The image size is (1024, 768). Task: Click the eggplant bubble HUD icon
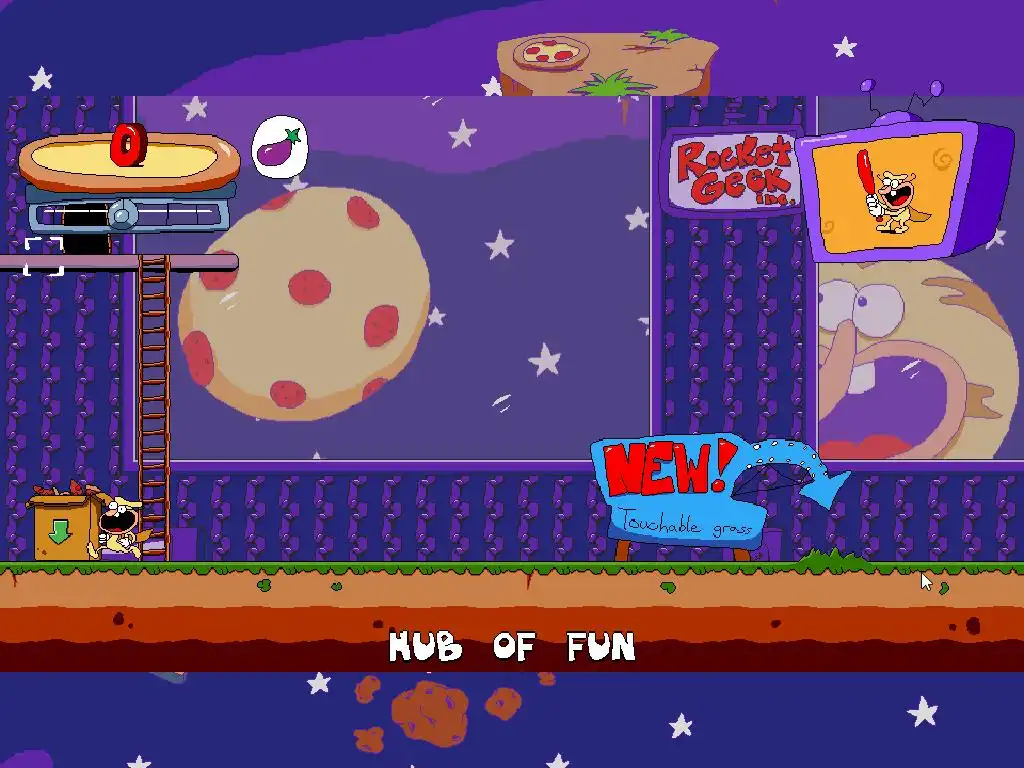click(x=280, y=148)
